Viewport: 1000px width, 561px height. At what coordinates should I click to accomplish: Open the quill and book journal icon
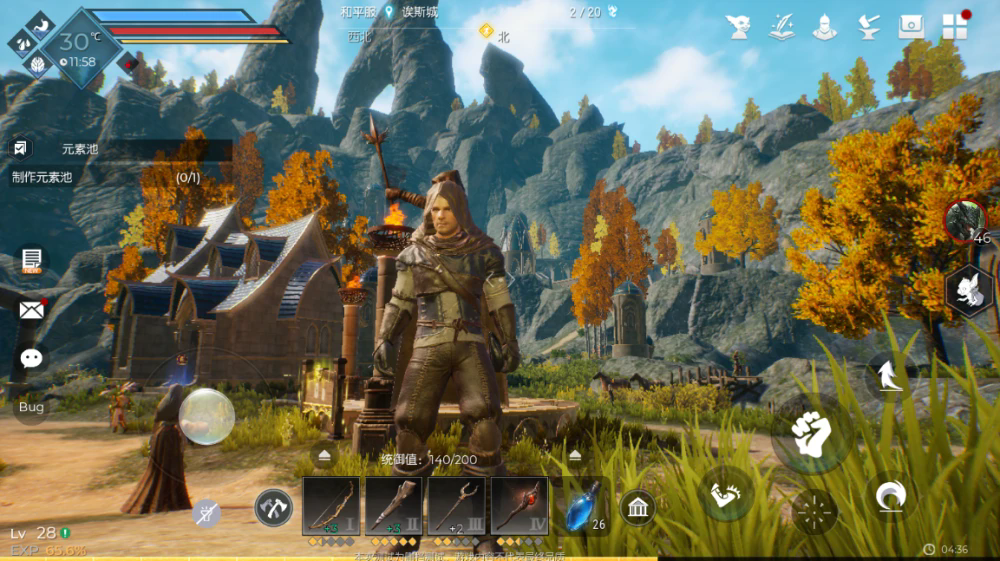(782, 27)
